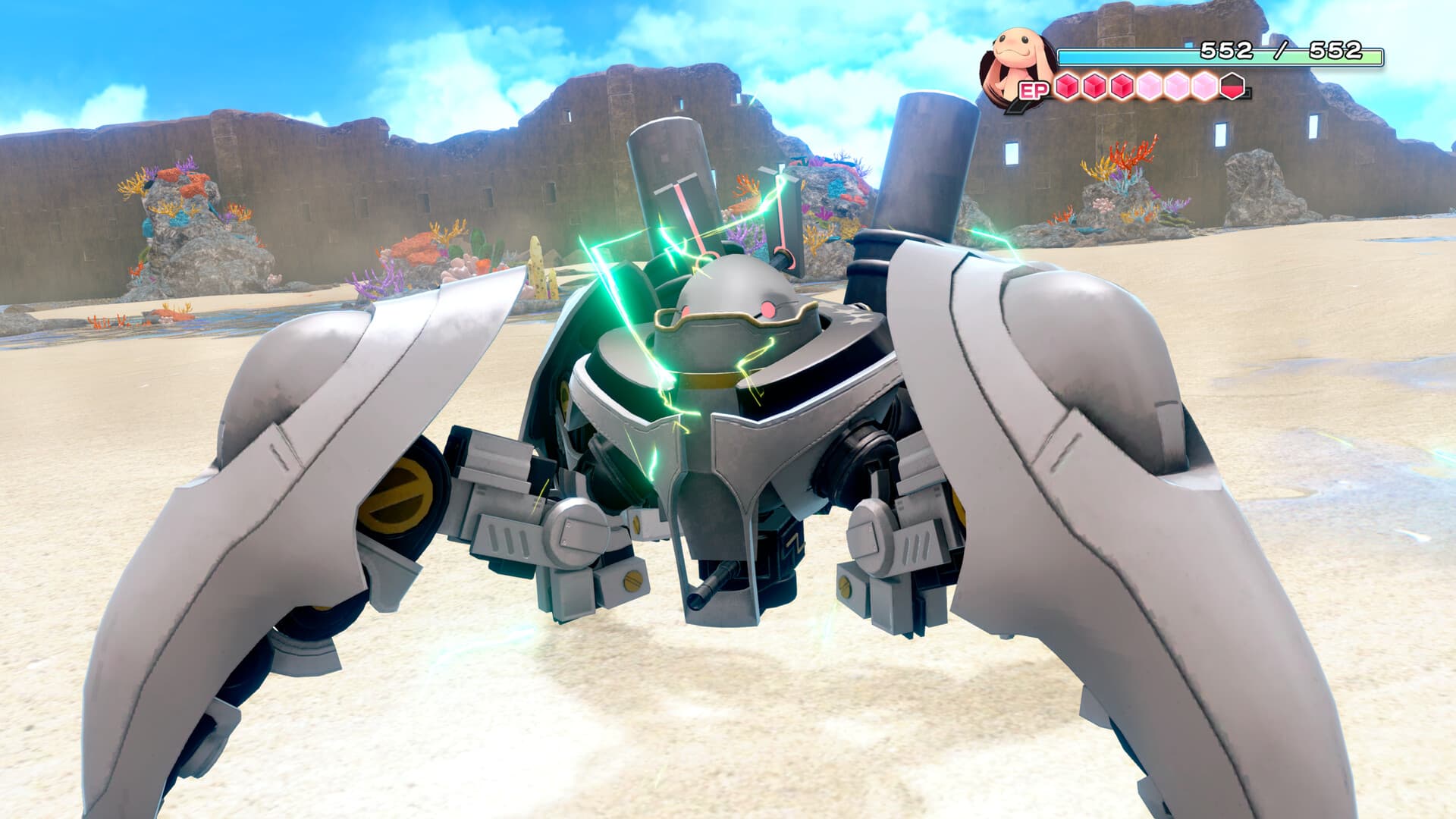Select the first filled red EP gem
The height and width of the screenshot is (819, 1456).
1067,87
